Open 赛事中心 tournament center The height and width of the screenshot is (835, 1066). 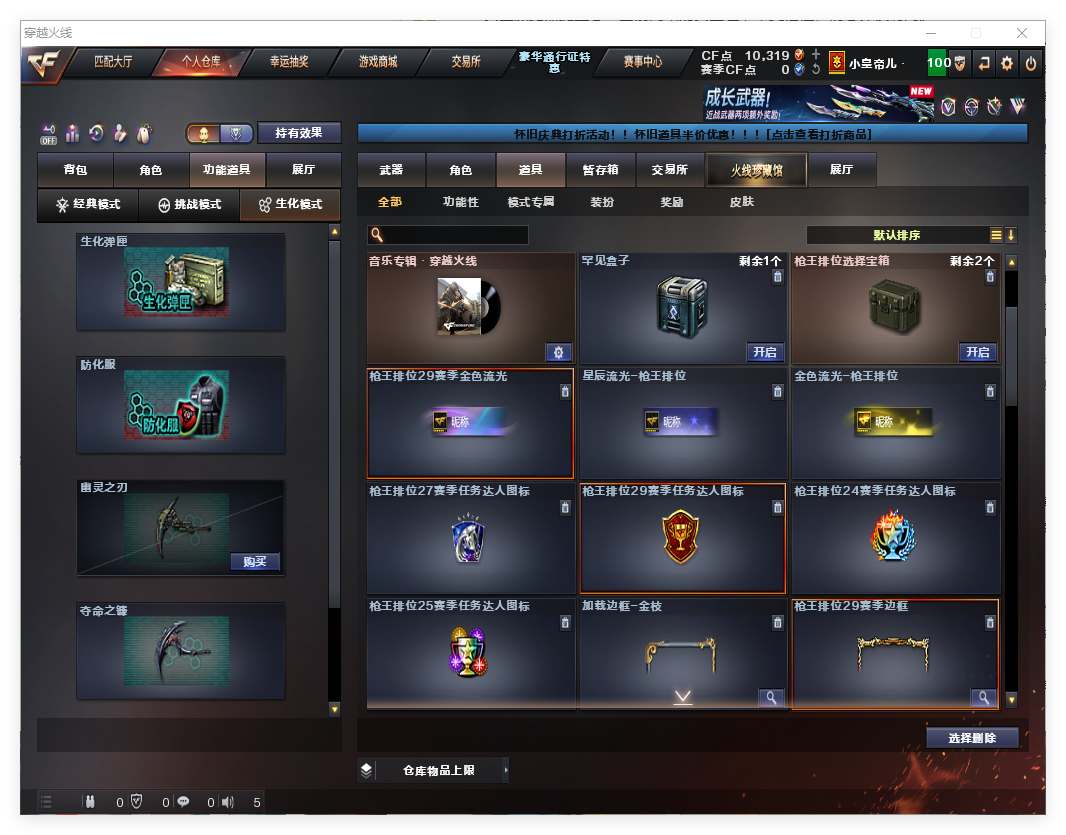tap(642, 62)
